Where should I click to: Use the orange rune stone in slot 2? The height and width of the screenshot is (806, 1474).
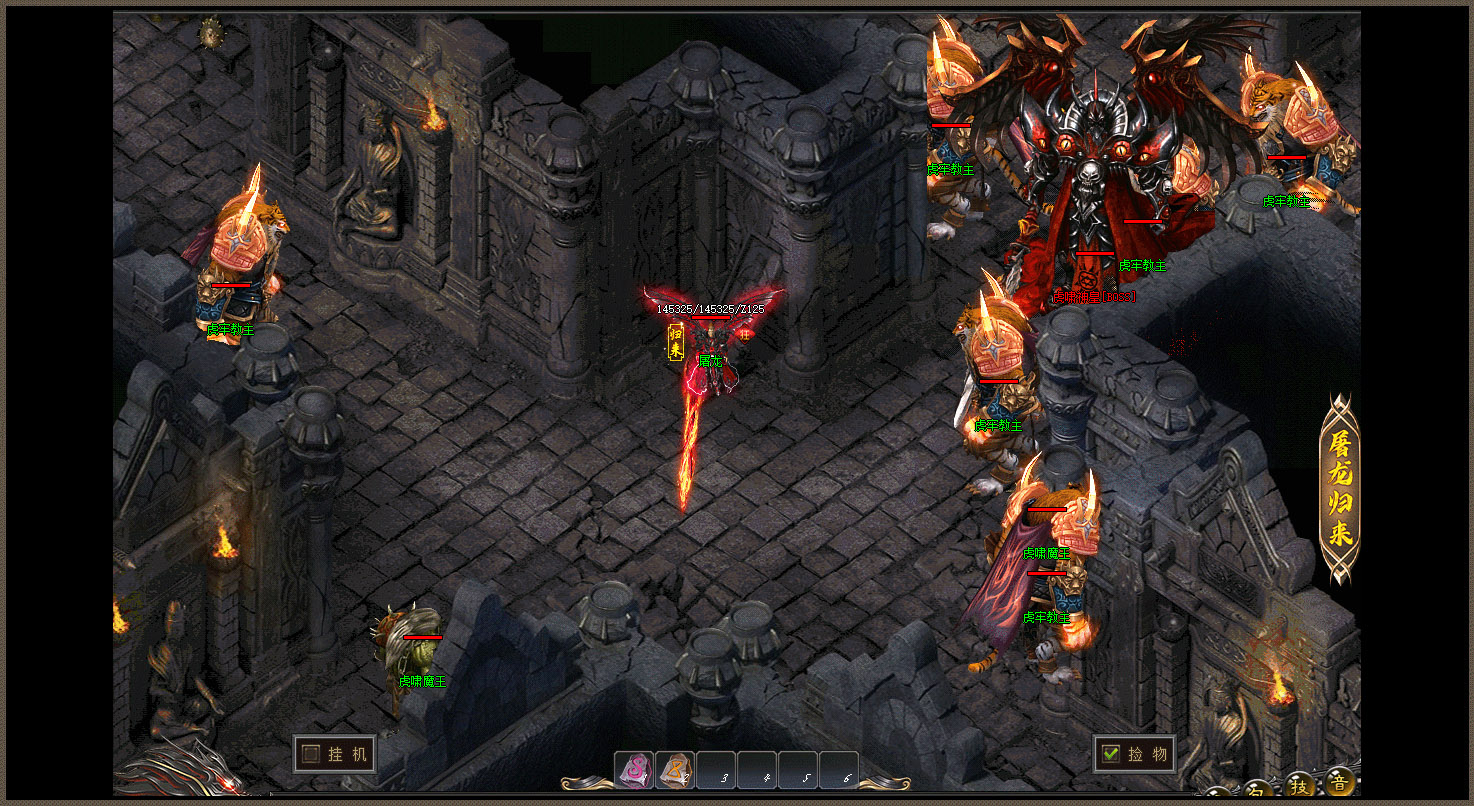pos(675,770)
